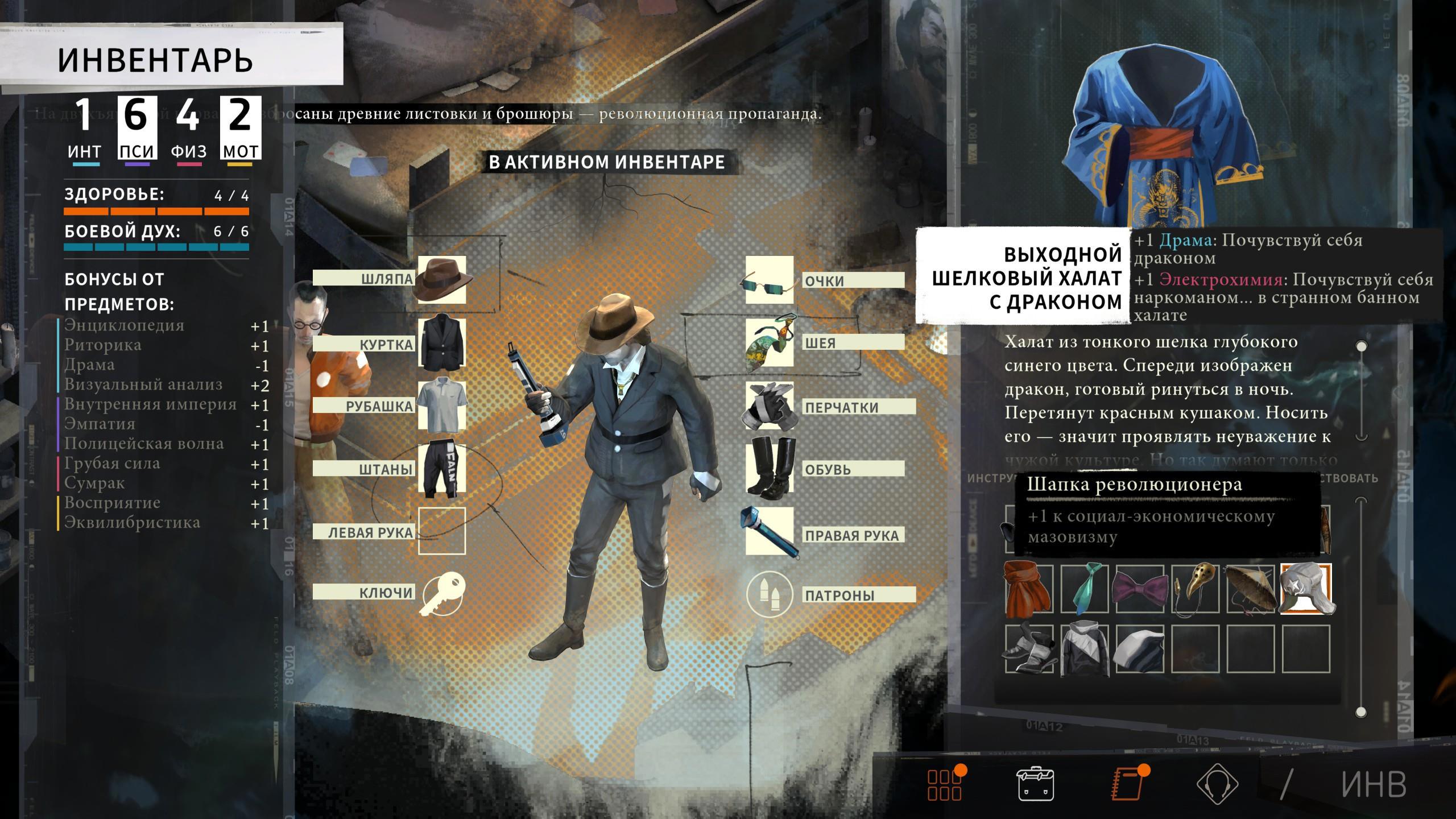1456x819 pixels.
Task: Select the equipped brown fedora hat slot
Action: coord(442,279)
